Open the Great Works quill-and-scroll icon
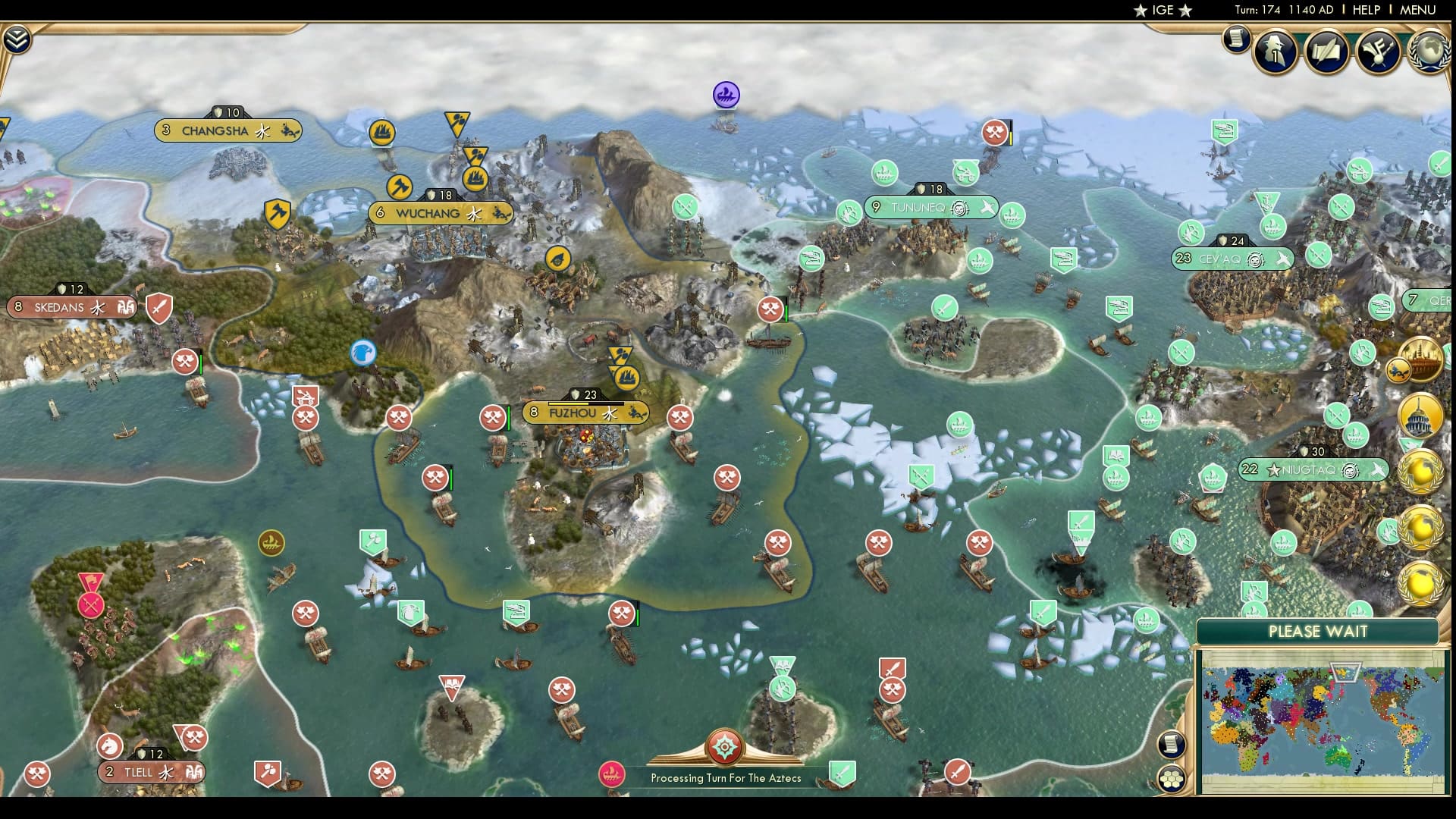 pyautogui.click(x=1327, y=53)
